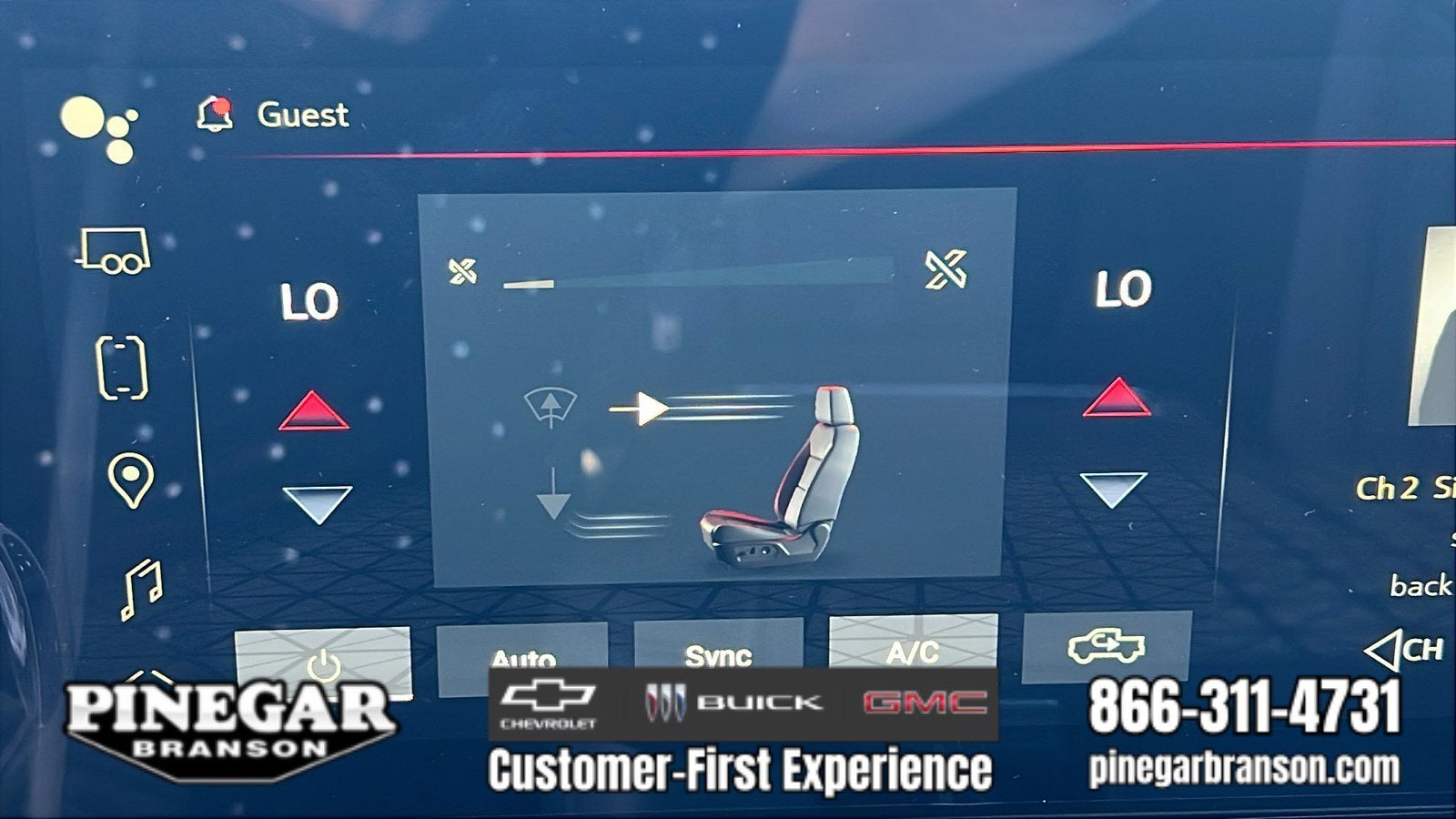Toggle the climate power button

tap(323, 662)
